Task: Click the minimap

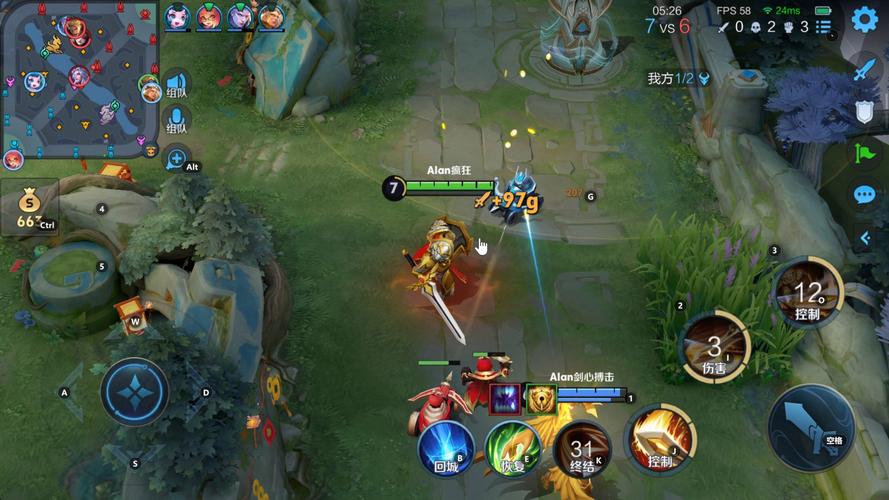Action: [x=80, y=80]
